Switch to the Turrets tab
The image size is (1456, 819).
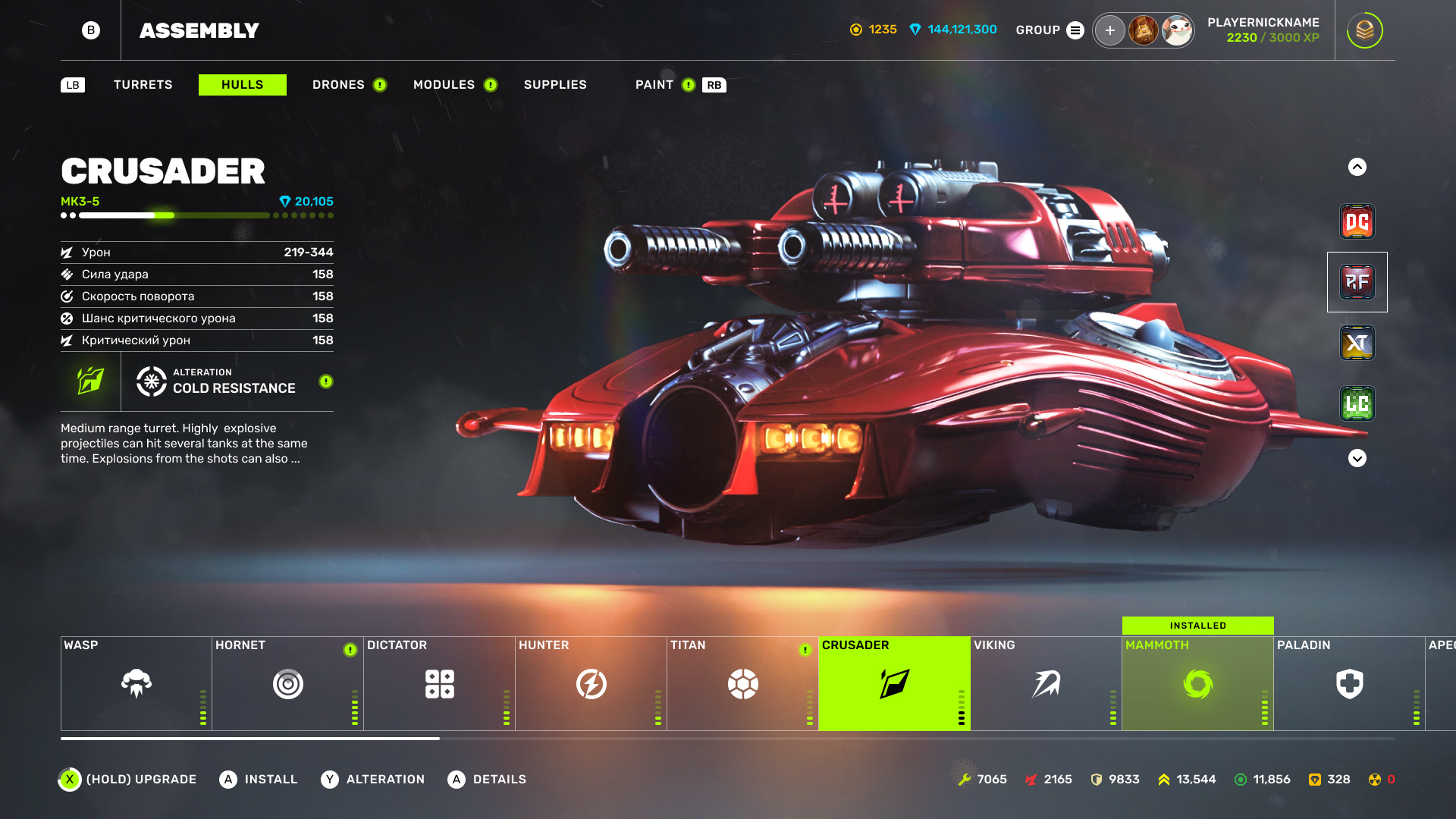[x=143, y=85]
